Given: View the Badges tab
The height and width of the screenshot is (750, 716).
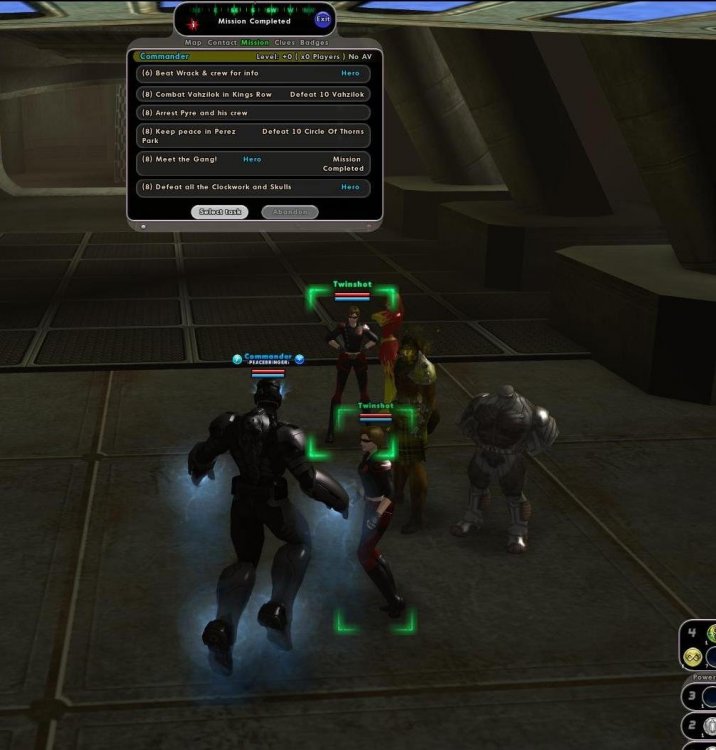Looking at the screenshot, I should 315,43.
